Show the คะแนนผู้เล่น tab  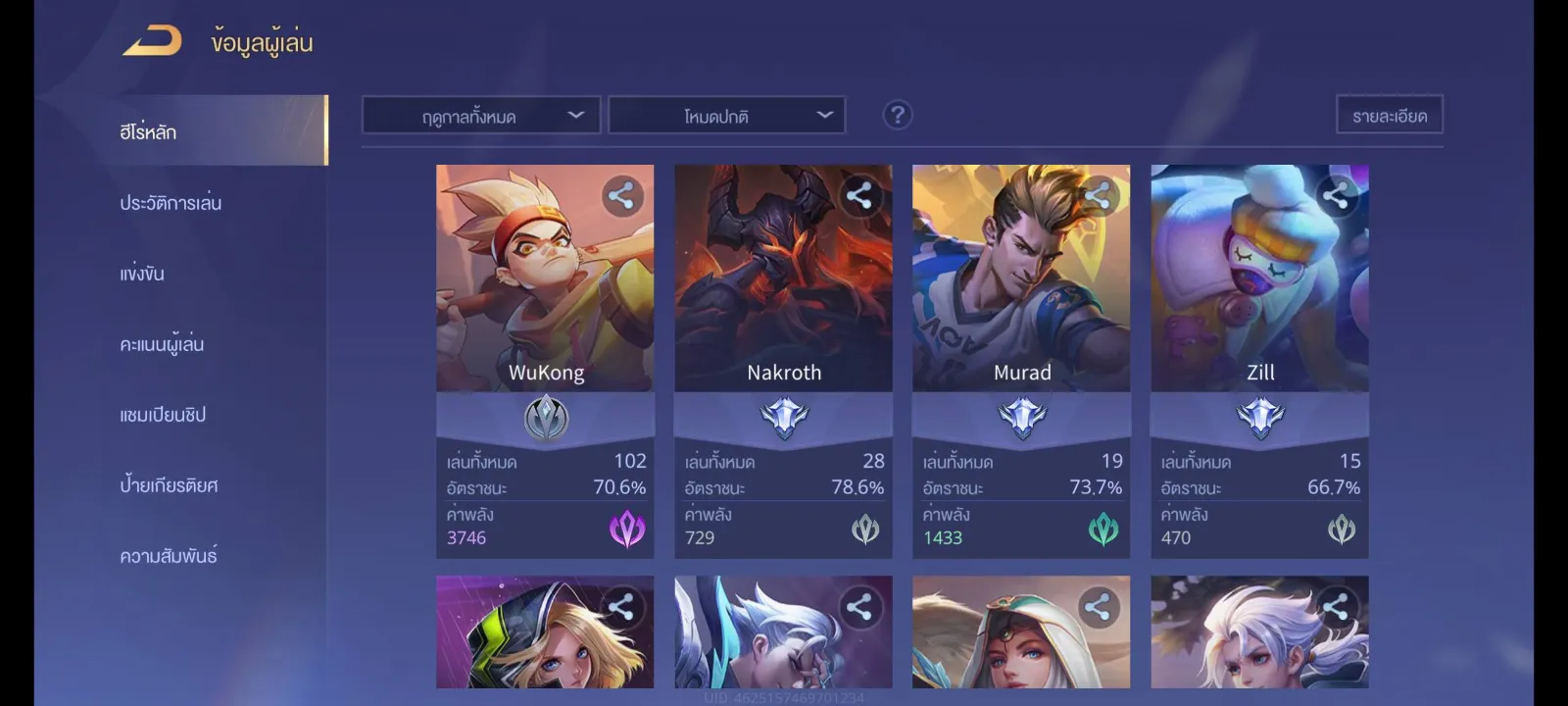click(x=162, y=344)
